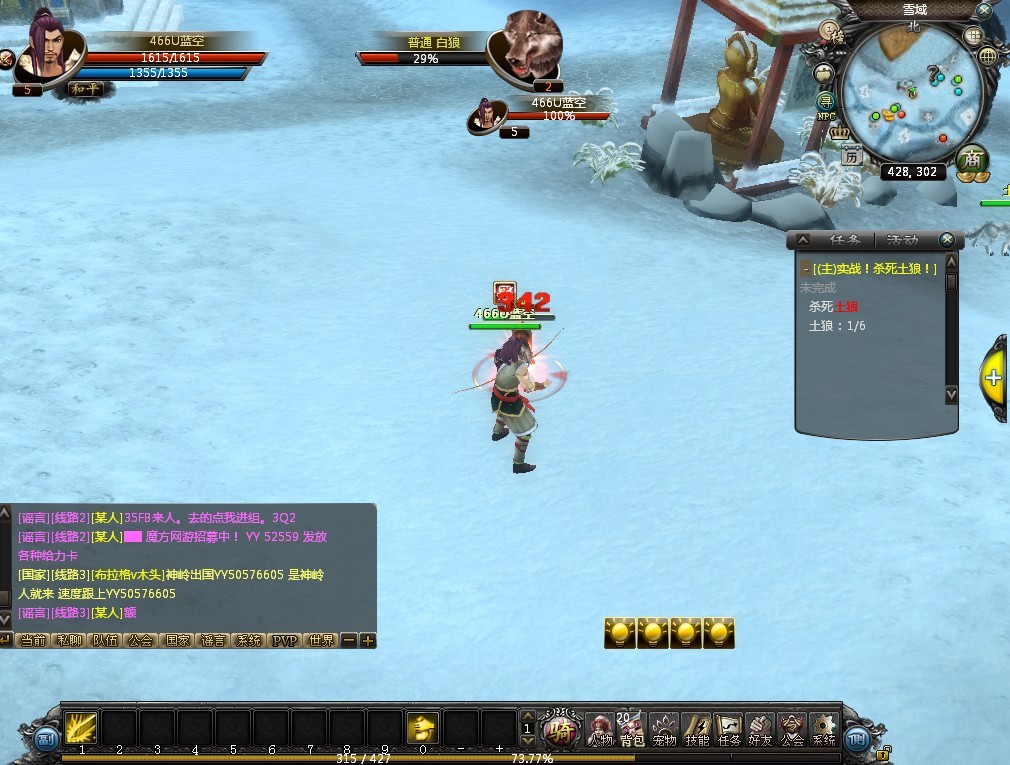Open the 公会 guild panel
Viewport: 1010px width, 765px height.
[792, 729]
